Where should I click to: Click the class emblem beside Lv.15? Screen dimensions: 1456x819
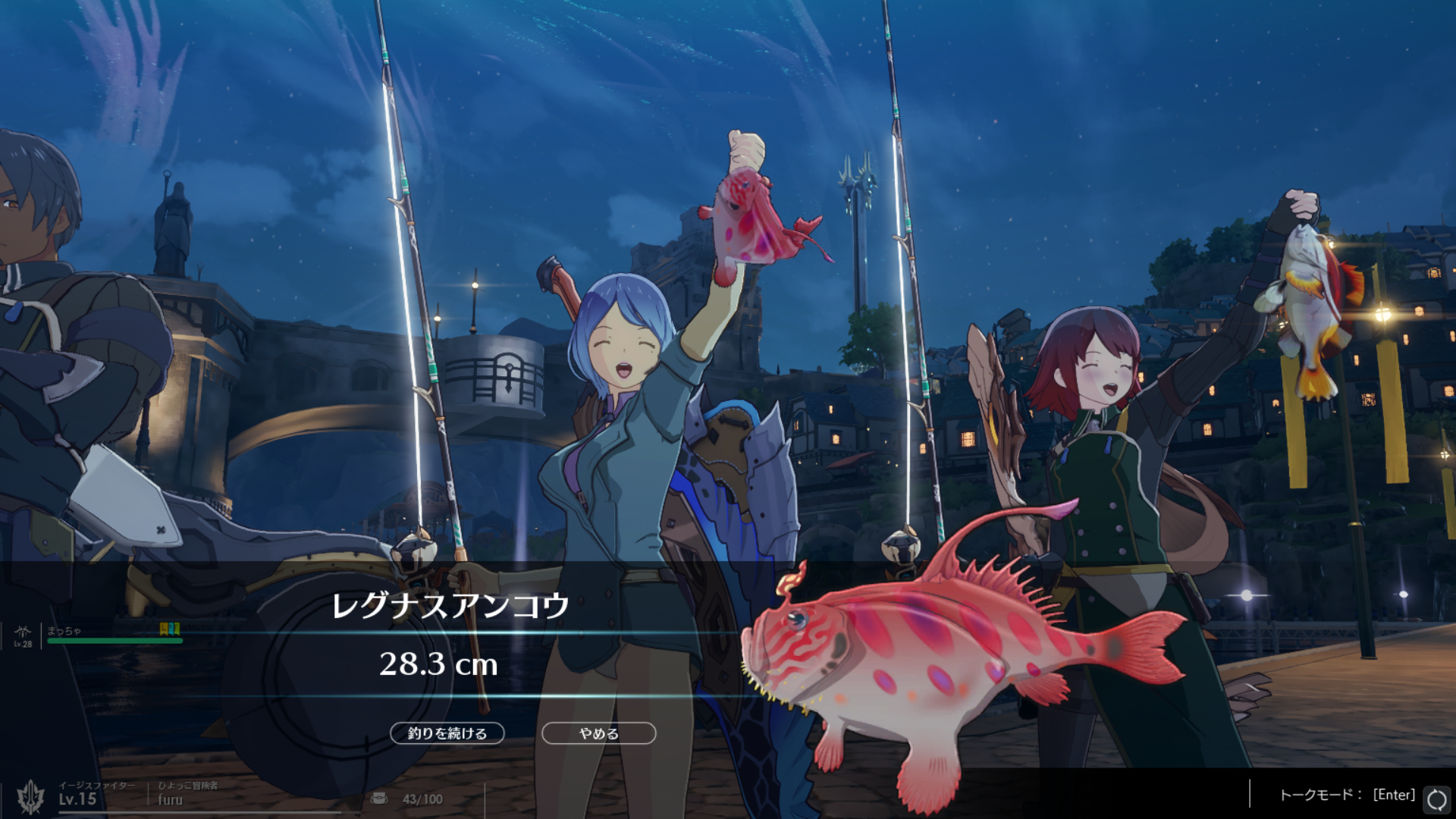coord(31,796)
